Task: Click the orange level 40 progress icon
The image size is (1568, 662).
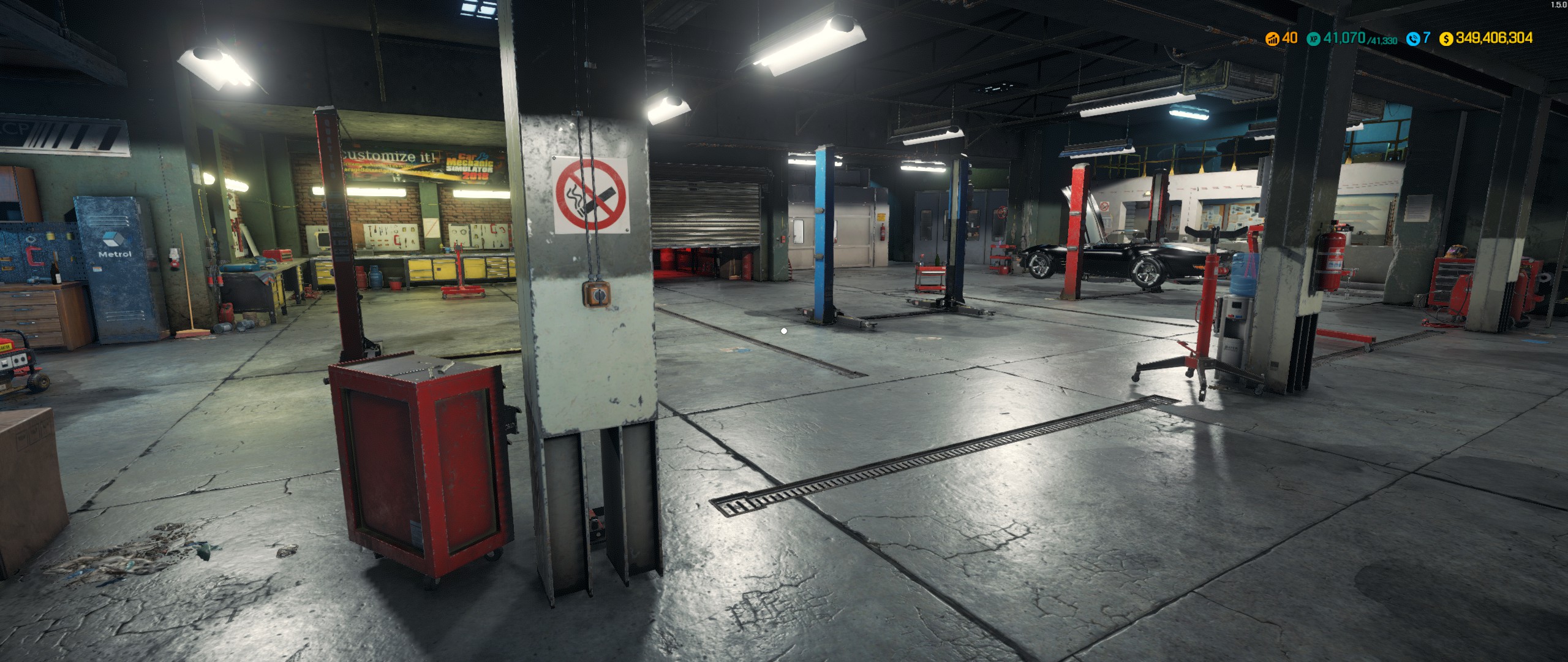Action: [1272, 37]
